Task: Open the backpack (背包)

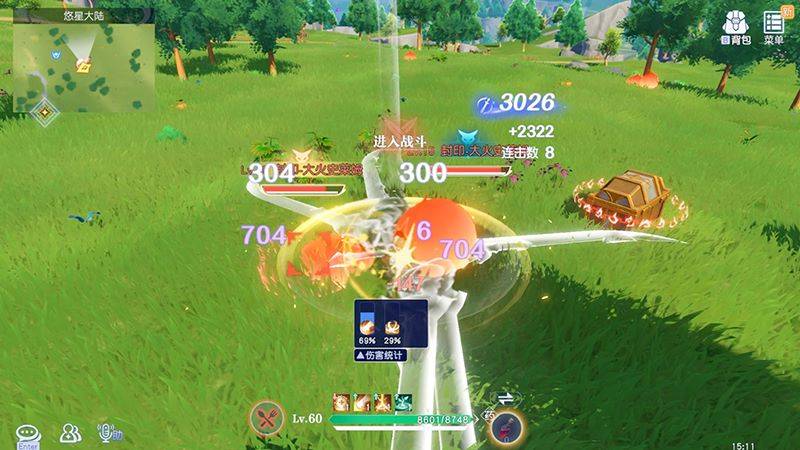Action: (x=736, y=28)
